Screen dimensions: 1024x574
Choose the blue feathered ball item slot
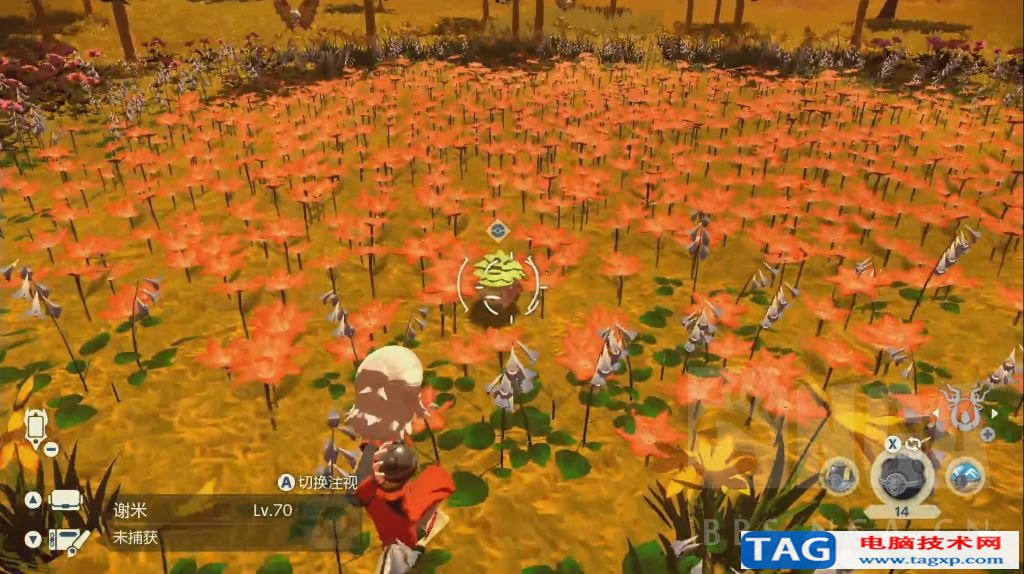point(965,476)
